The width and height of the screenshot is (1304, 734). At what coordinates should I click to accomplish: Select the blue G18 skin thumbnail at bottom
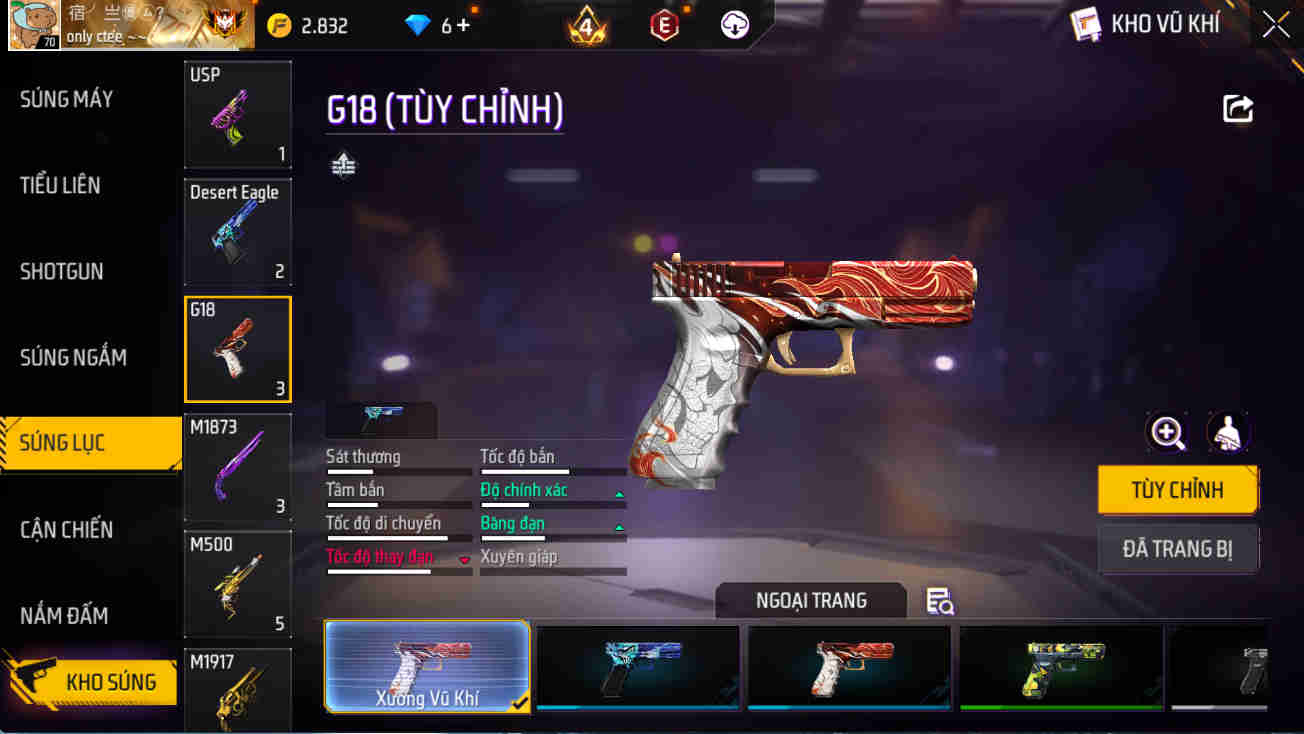pos(638,667)
